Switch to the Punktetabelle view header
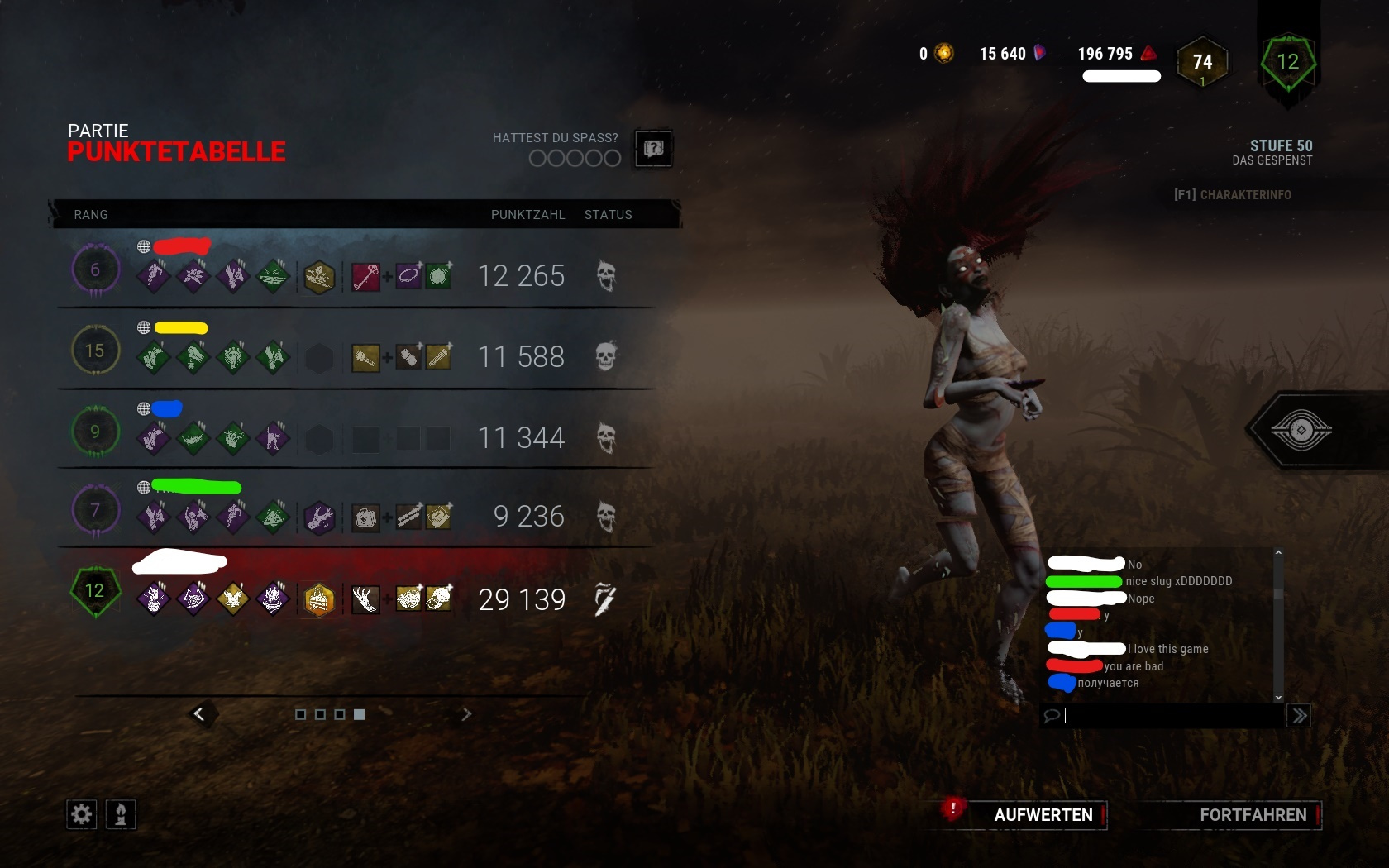 pos(176,151)
